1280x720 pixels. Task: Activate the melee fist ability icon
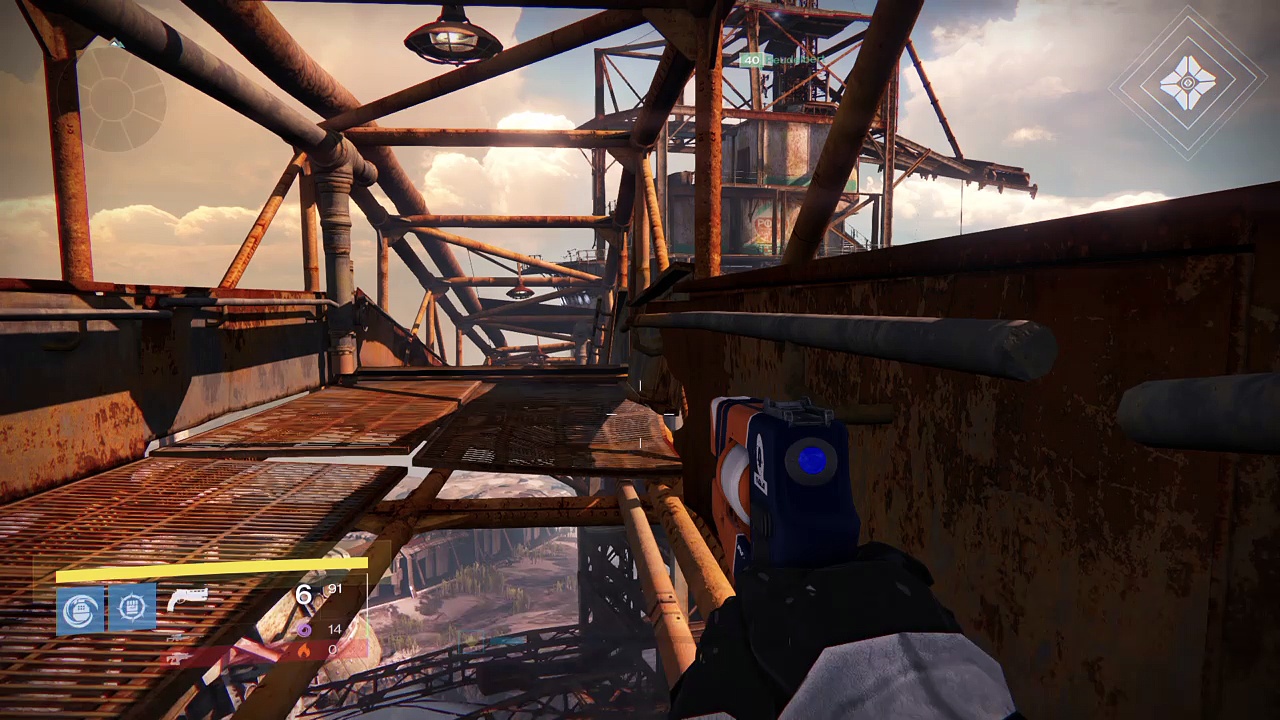(131, 608)
